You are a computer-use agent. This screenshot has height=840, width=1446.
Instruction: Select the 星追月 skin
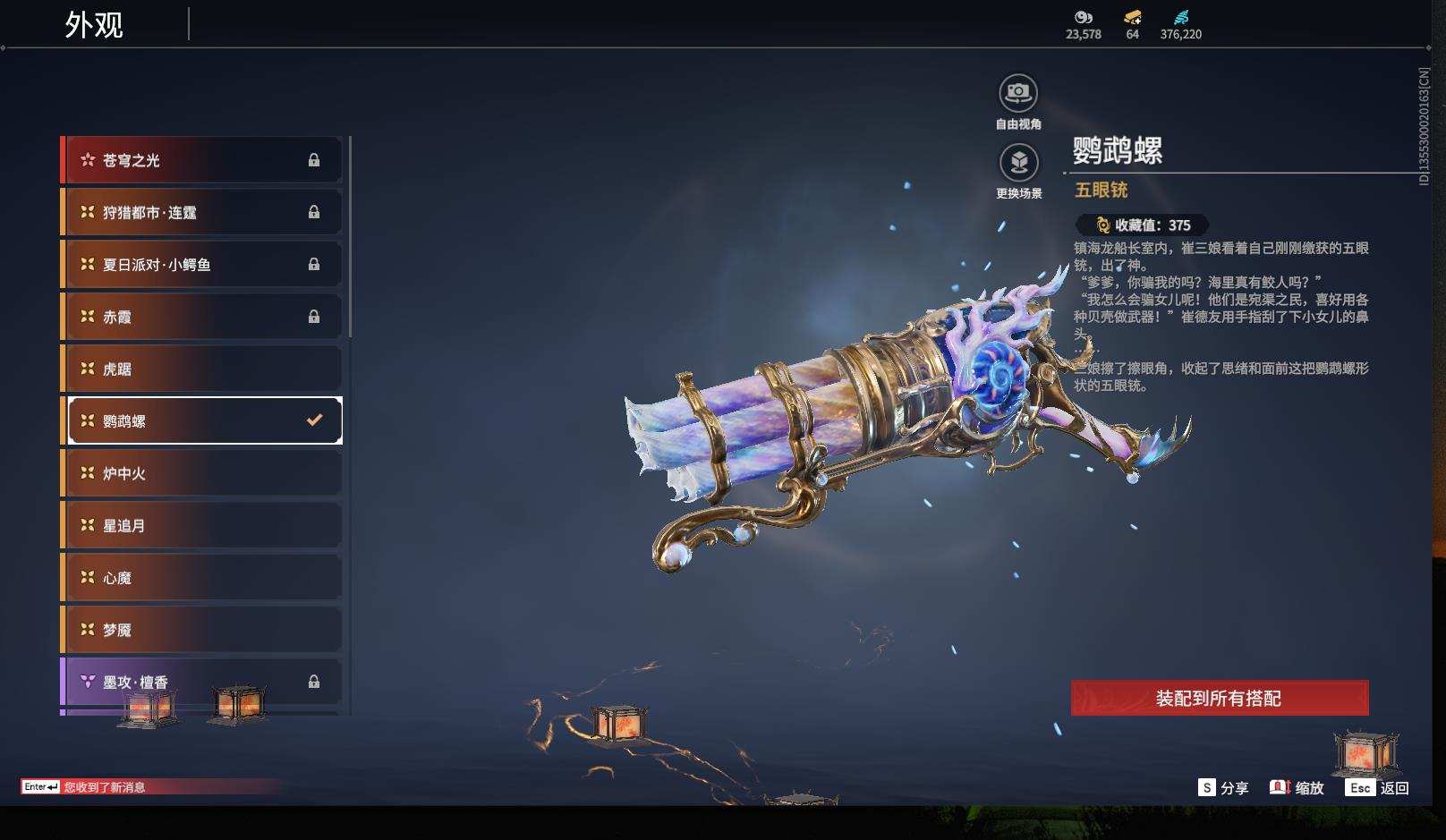click(x=201, y=525)
